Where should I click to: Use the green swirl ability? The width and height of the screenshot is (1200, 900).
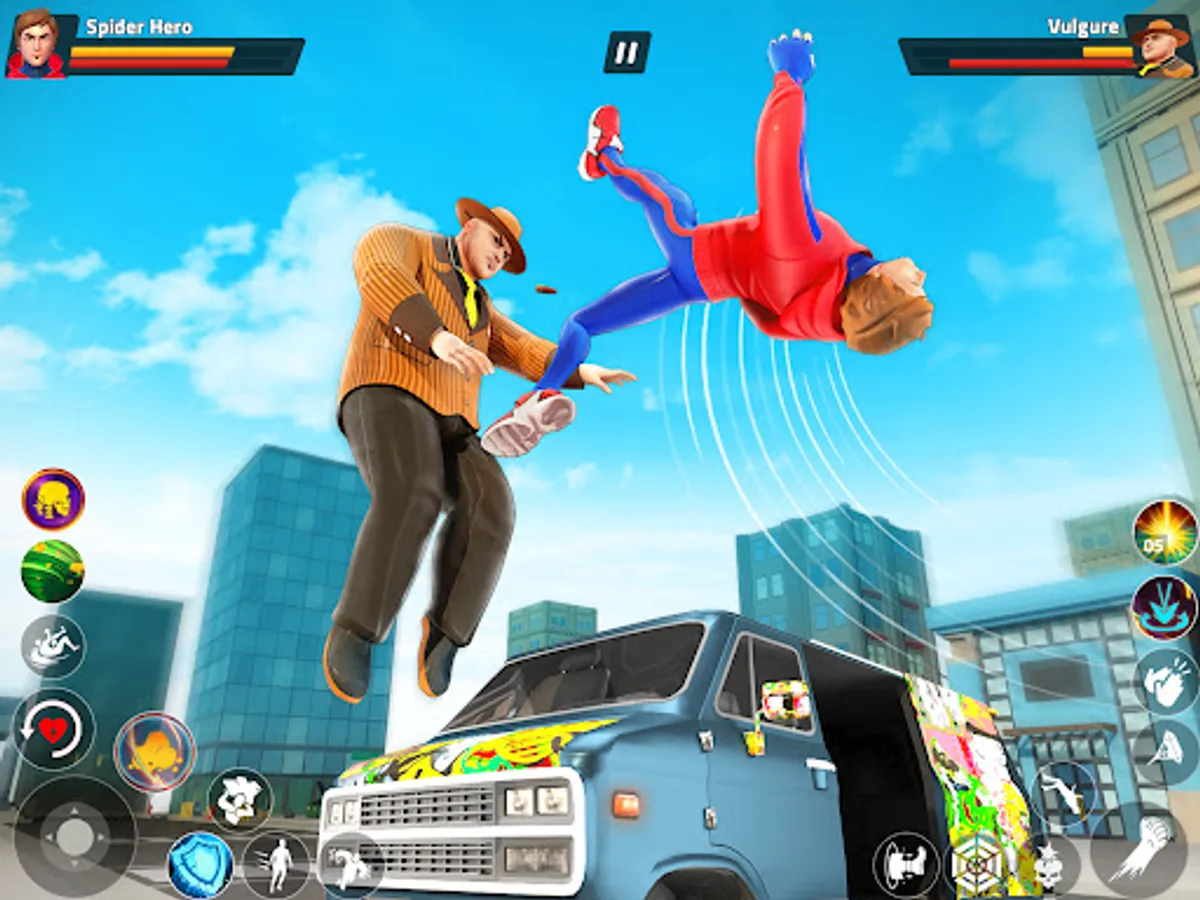pos(53,571)
